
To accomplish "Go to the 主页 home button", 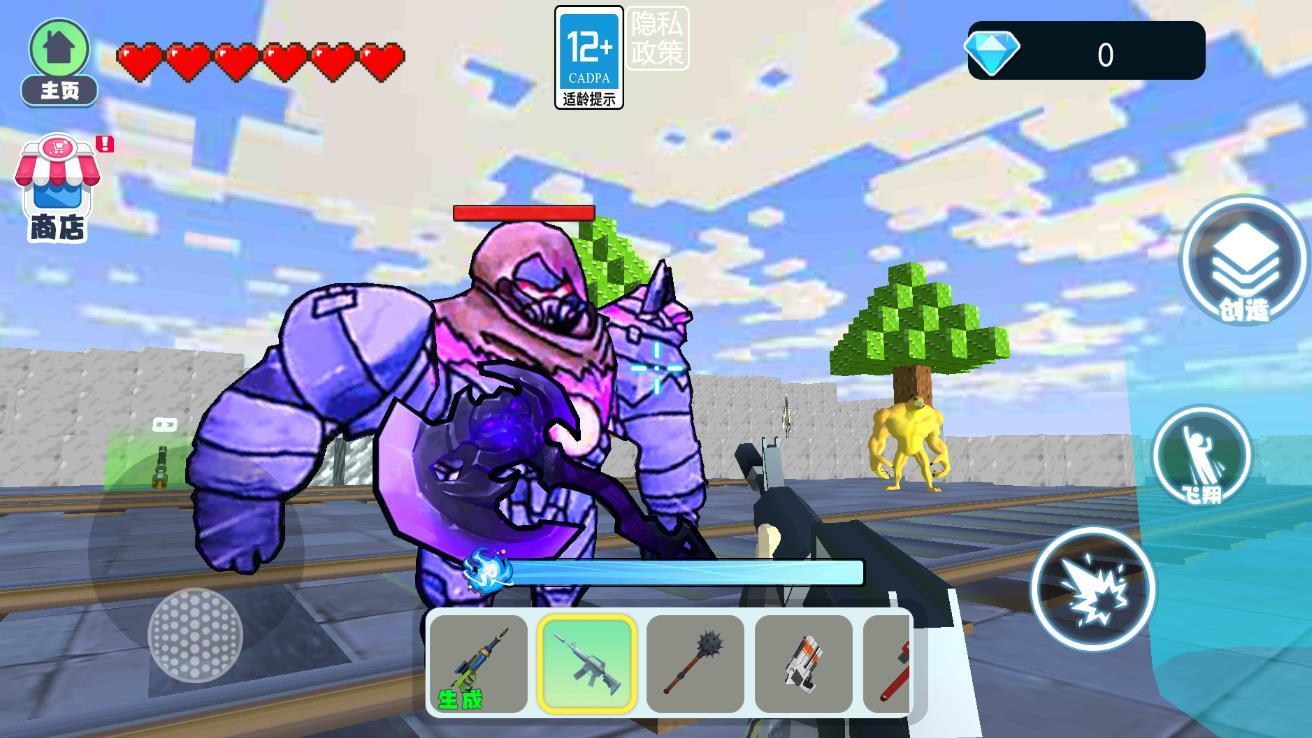I will (60, 62).
